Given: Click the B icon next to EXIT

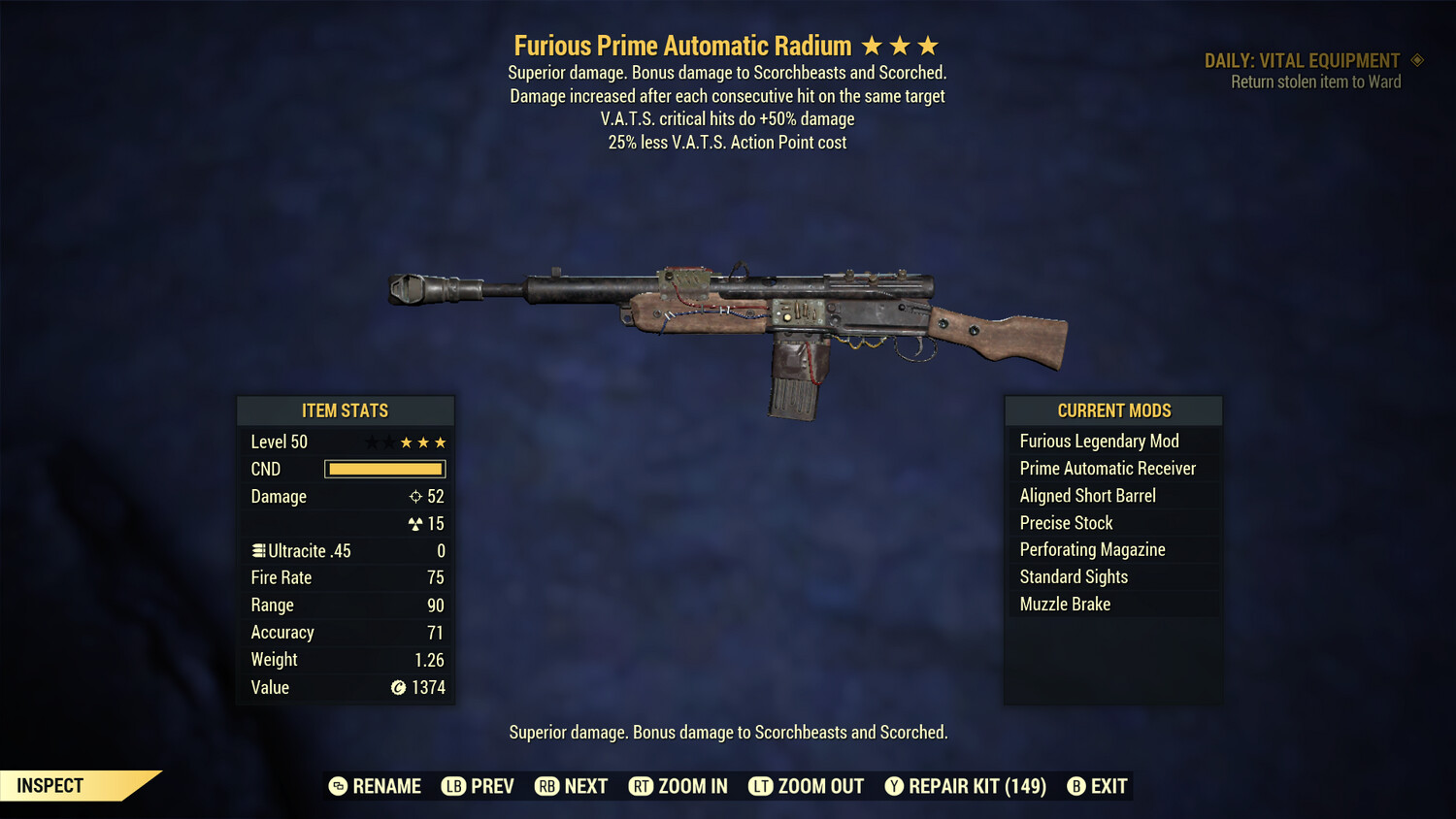Looking at the screenshot, I should point(1075,786).
